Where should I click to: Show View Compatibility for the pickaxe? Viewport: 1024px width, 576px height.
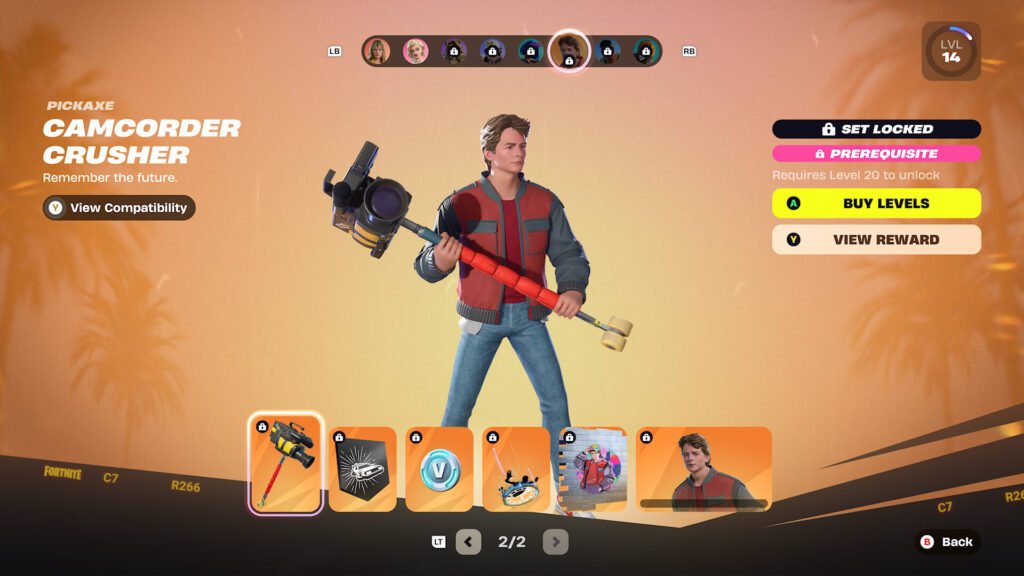coord(119,208)
